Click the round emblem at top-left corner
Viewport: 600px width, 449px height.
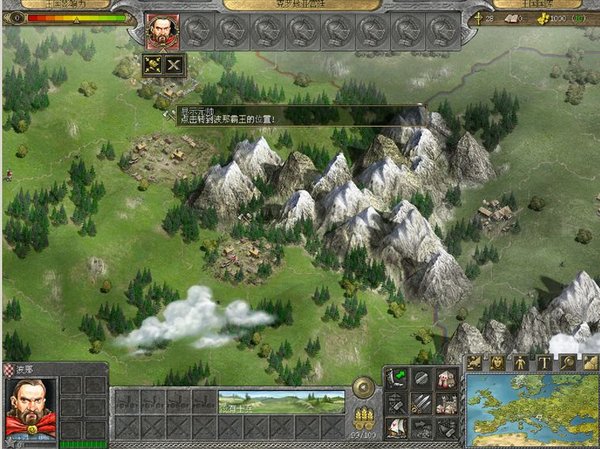14,18
